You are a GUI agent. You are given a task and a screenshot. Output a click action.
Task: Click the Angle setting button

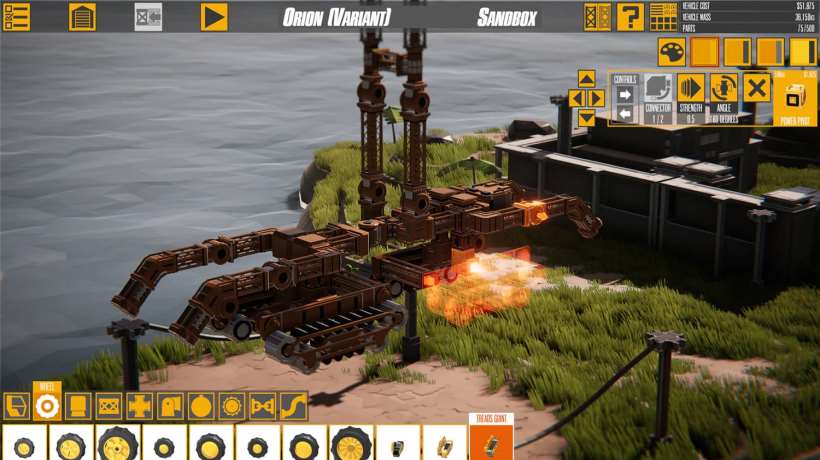coord(724,87)
